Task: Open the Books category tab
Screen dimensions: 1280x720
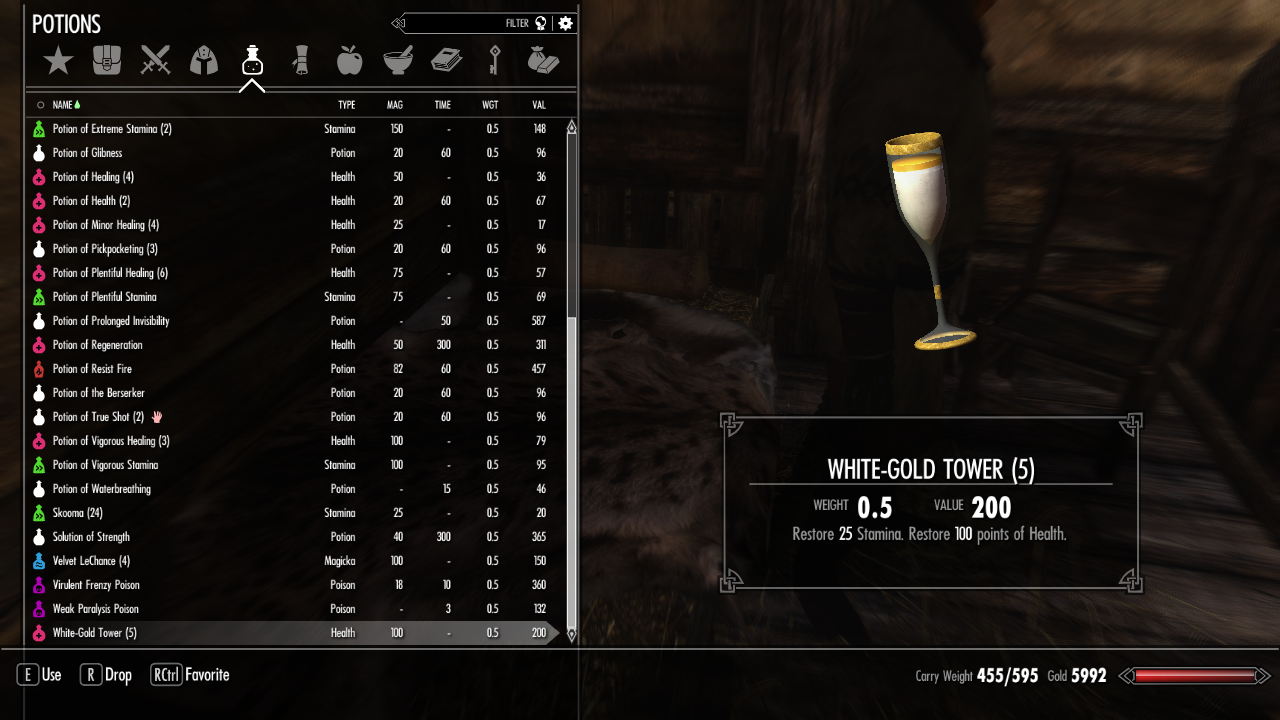Action: [x=446, y=61]
